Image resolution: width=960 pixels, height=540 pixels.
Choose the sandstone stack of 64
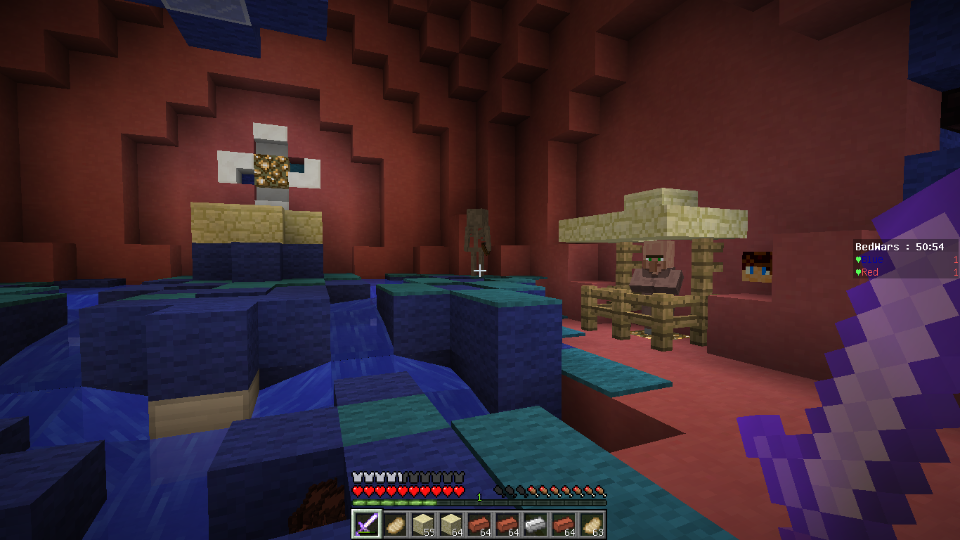point(451,524)
